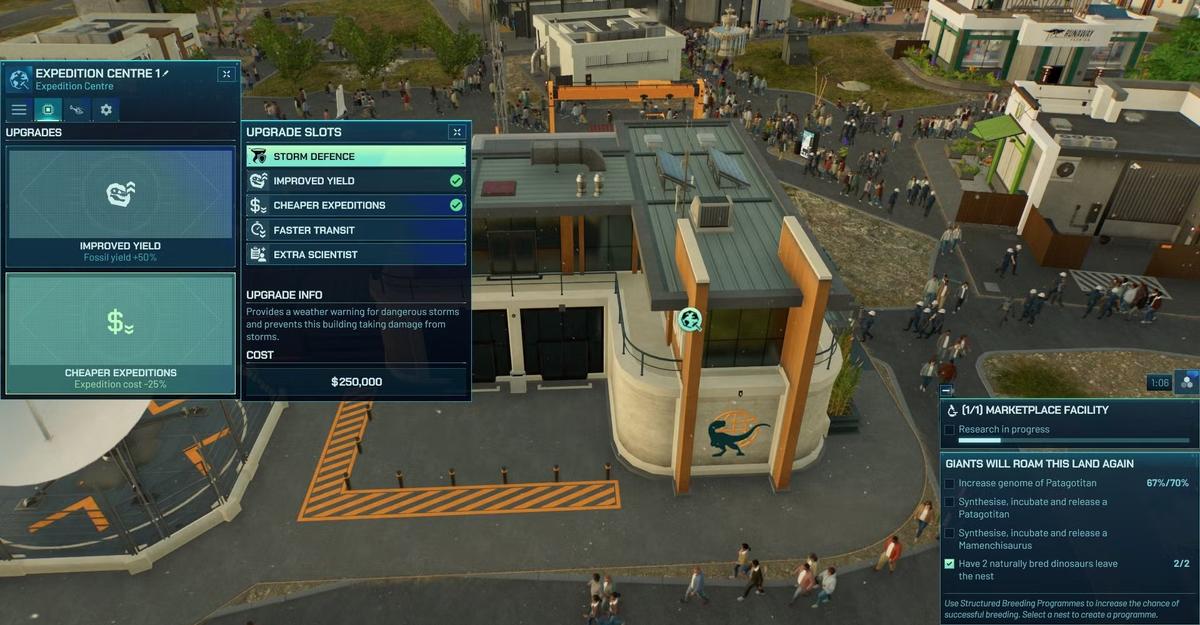Choose the Extra Scientist upgrade
This screenshot has height=625, width=1200.
click(x=355, y=255)
